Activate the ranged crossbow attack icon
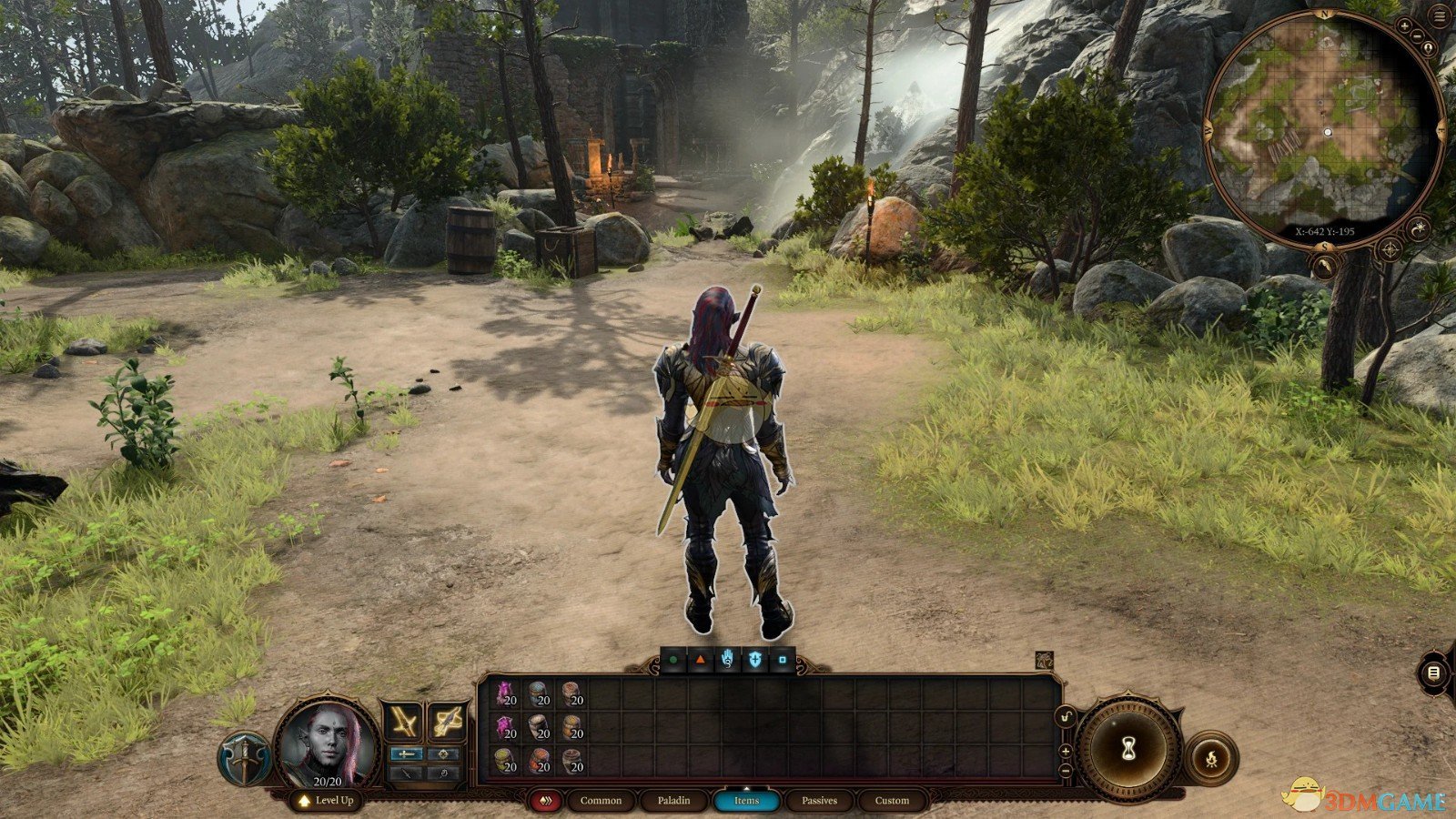Viewport: 1456px width, 819px height. [448, 723]
